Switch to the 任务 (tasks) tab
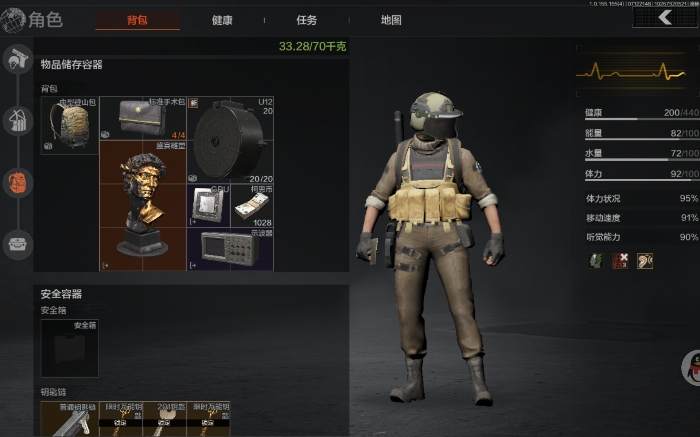This screenshot has height=437, width=700. [x=307, y=20]
